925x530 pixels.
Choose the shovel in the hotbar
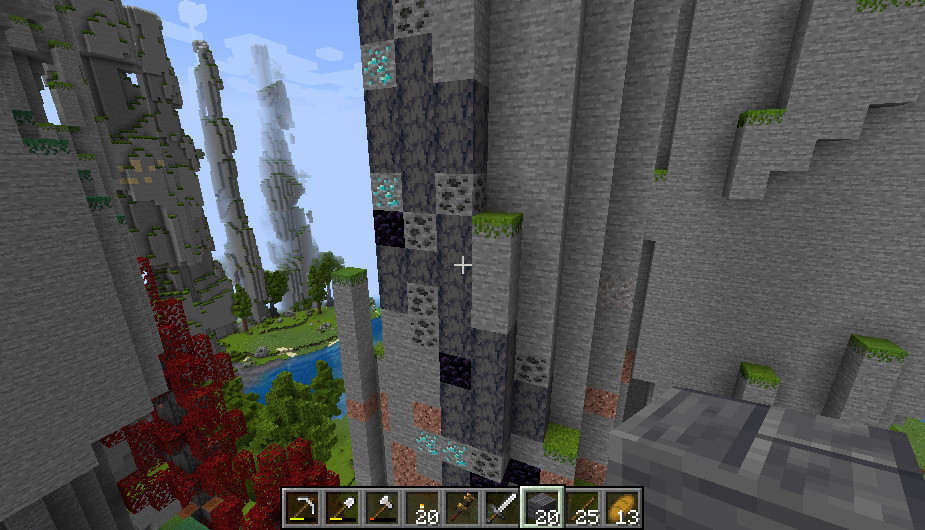click(341, 508)
